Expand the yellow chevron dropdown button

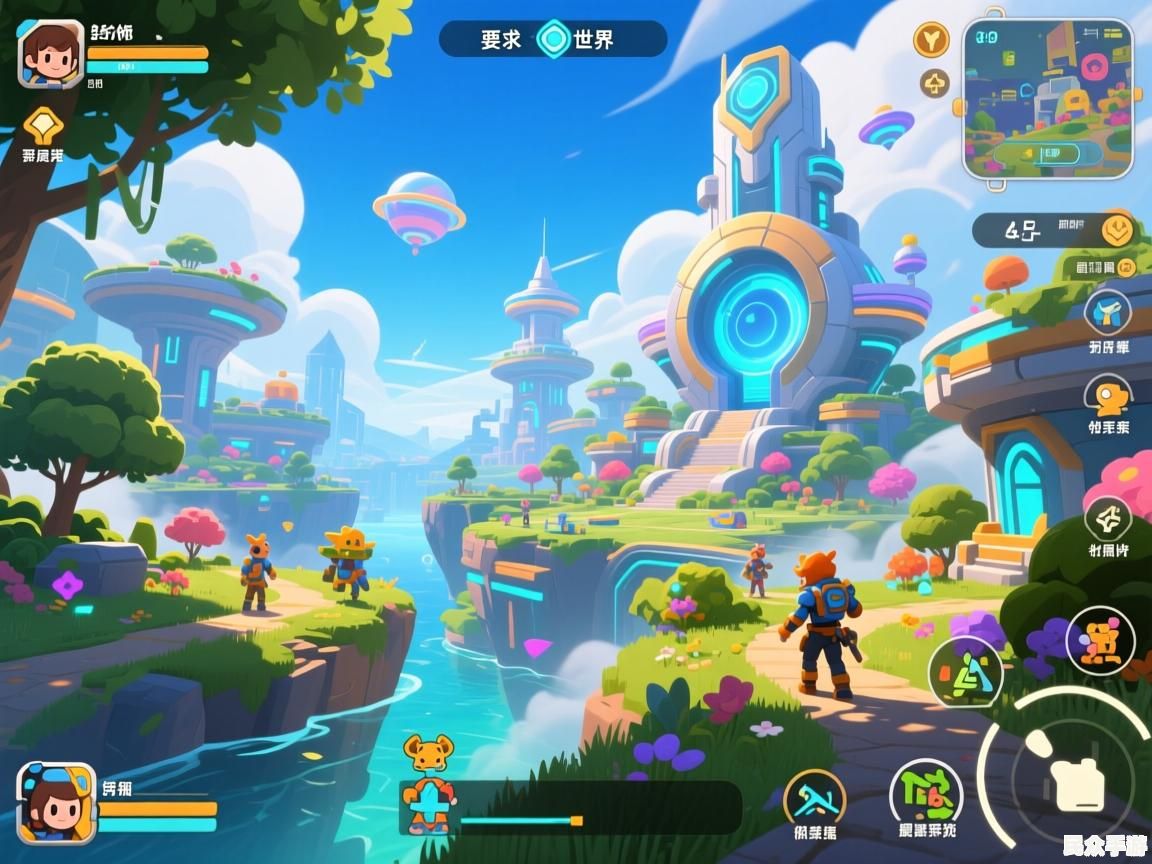[x=1116, y=230]
